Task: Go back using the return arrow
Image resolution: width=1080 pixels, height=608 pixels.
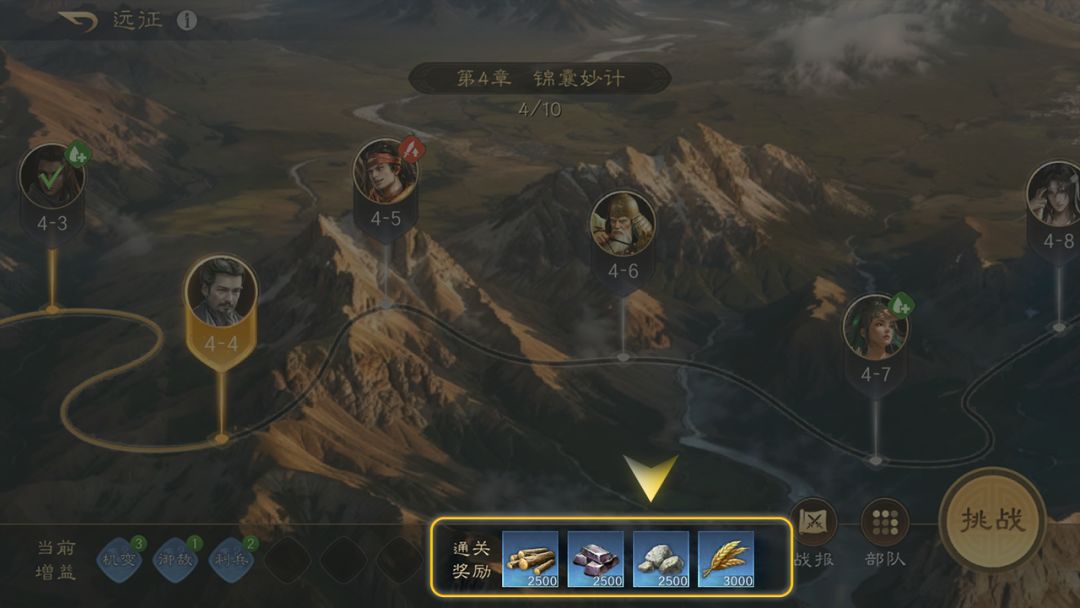Action: point(78,20)
